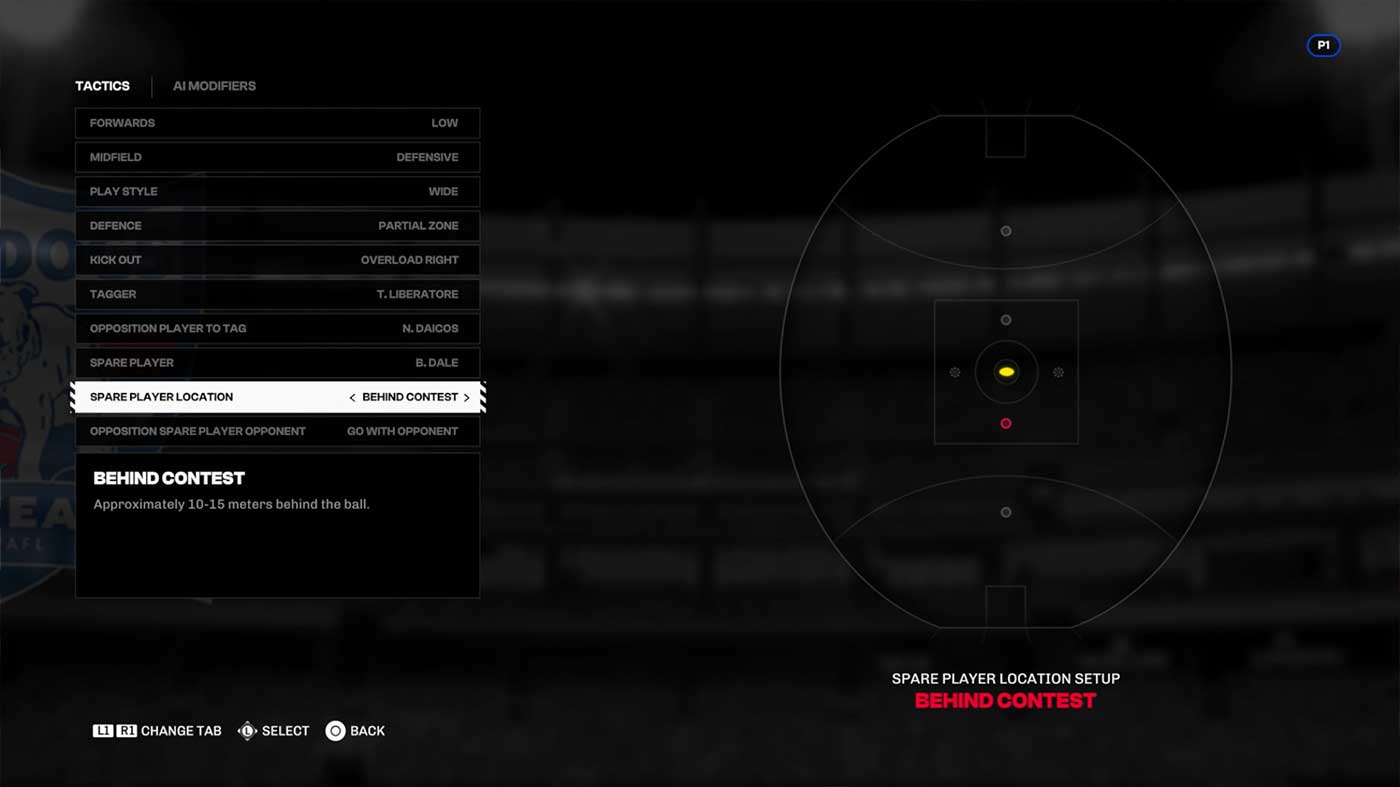Choose the Forwards tactic row
1400x787 pixels.
(x=277, y=123)
